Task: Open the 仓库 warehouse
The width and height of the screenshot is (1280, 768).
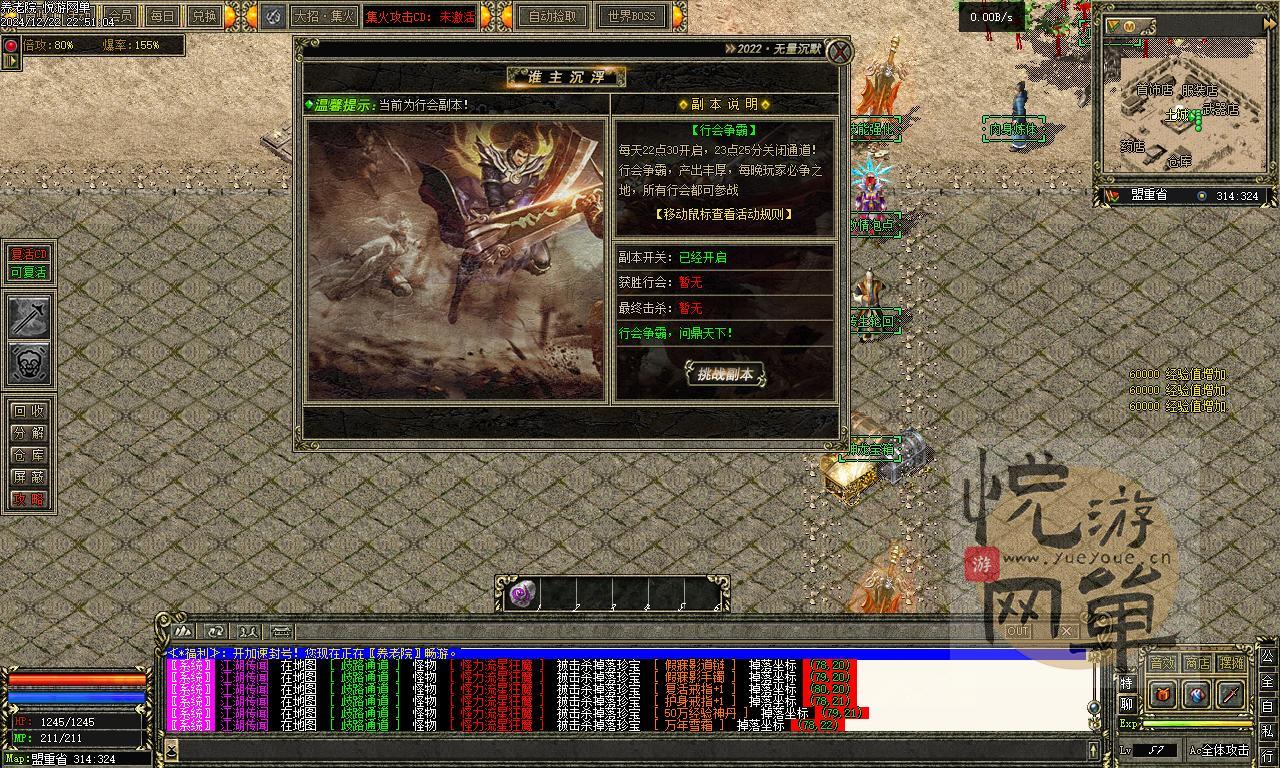Action: (29, 455)
